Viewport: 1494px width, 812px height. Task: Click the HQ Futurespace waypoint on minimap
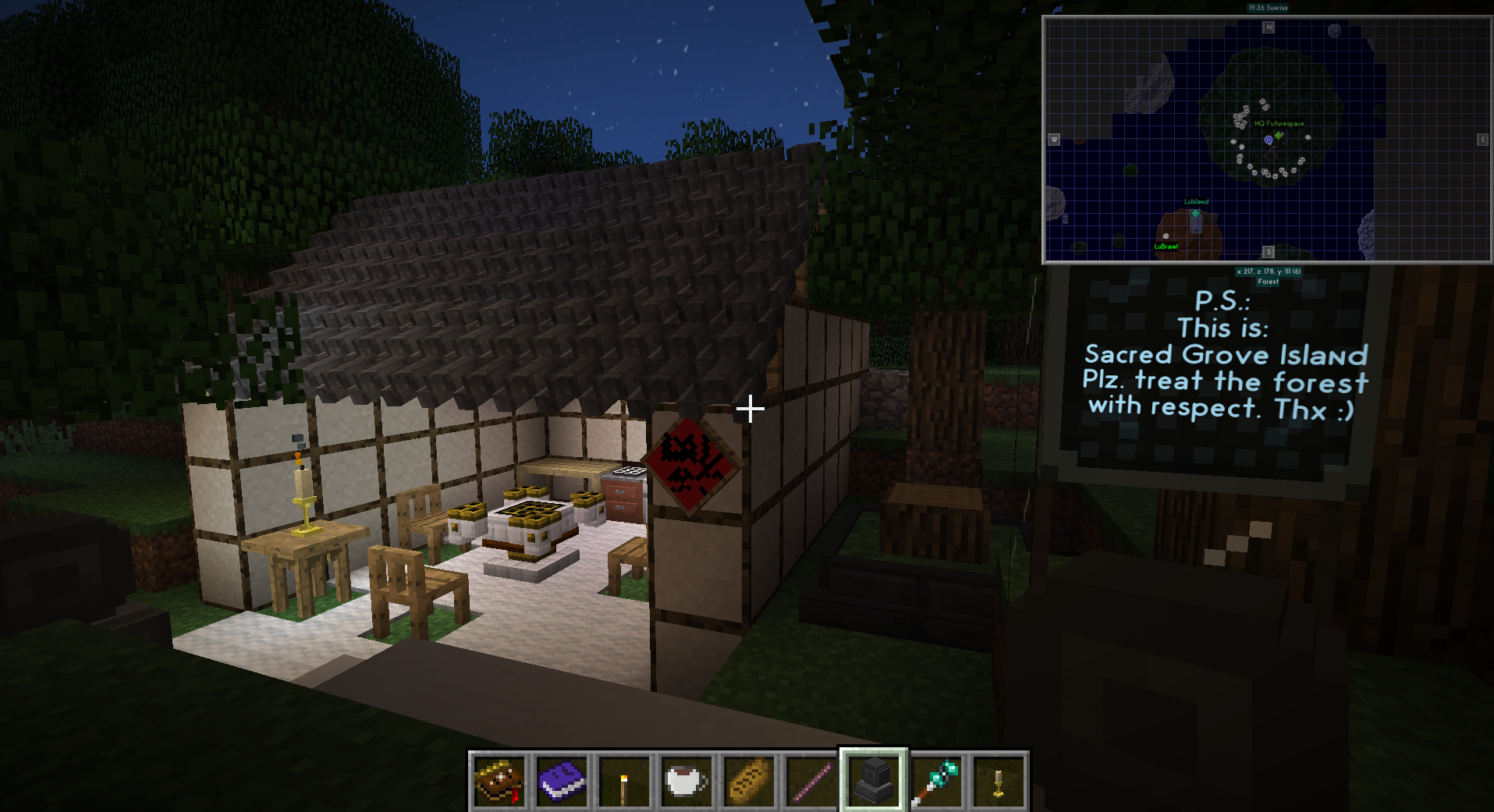(x=1279, y=135)
